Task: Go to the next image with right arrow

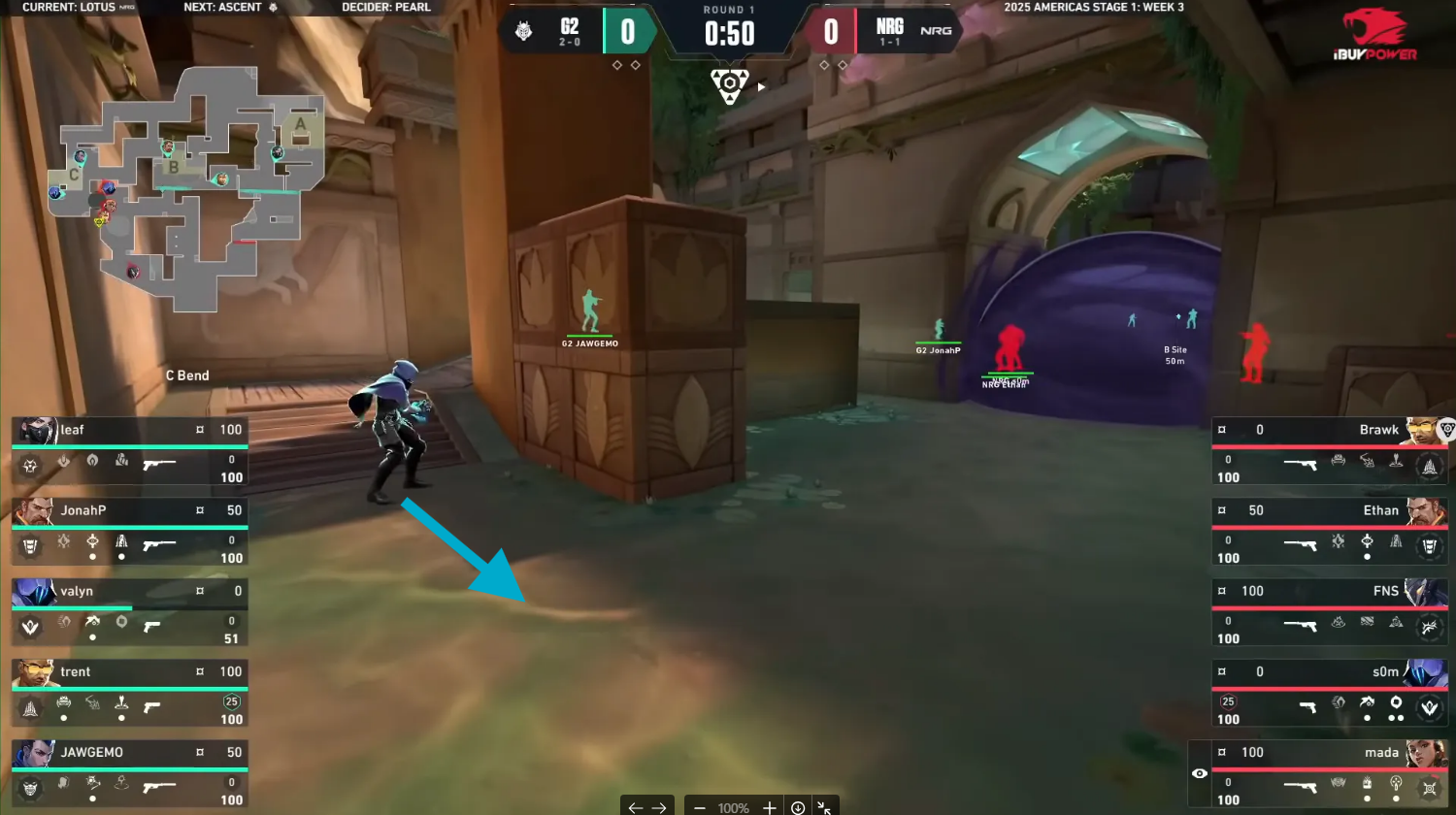Action: pyautogui.click(x=659, y=807)
